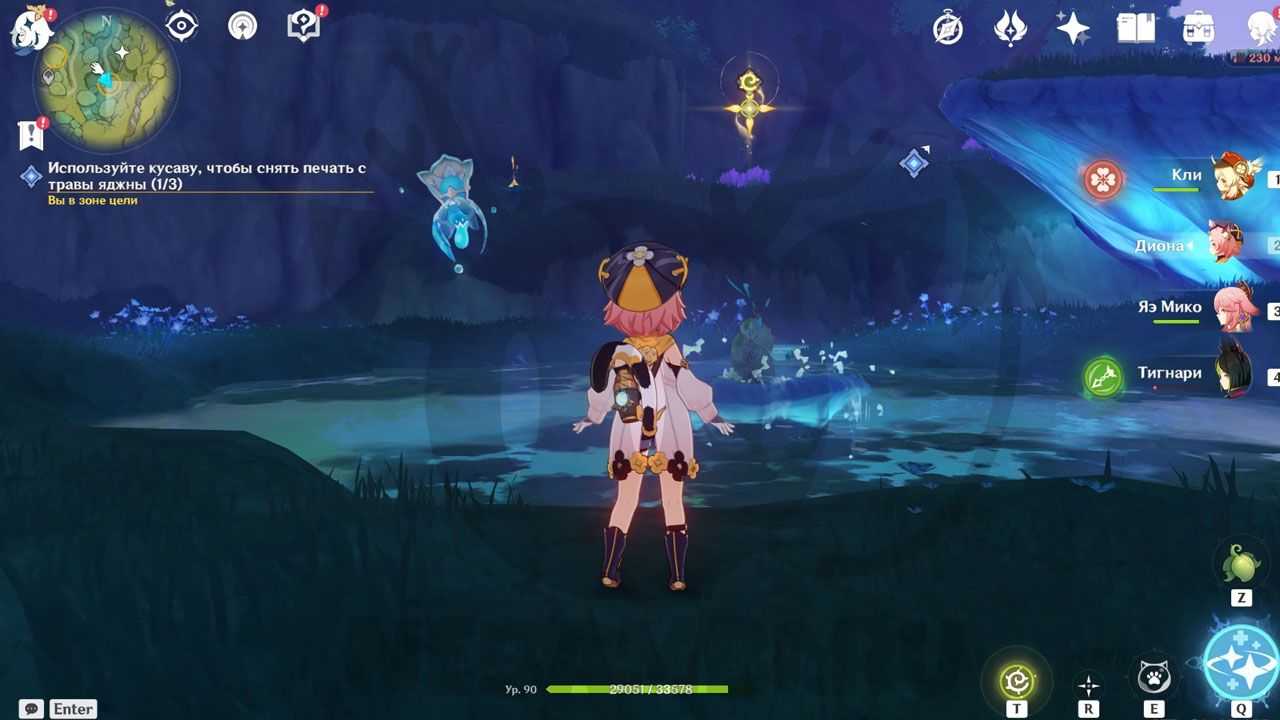Switch to party member Яэ Мико
The image size is (1280, 720).
pos(1236,309)
